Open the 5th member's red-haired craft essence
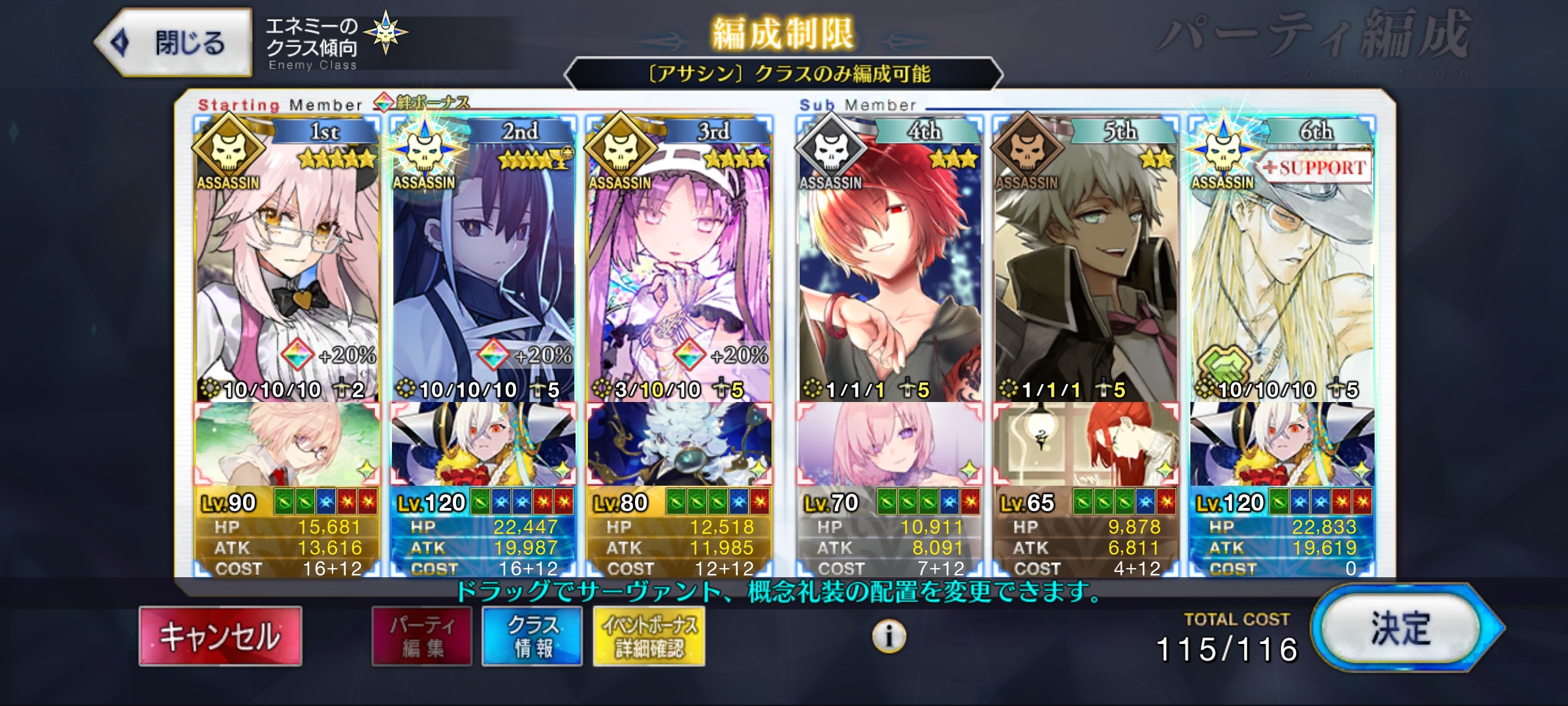 pyautogui.click(x=1086, y=445)
